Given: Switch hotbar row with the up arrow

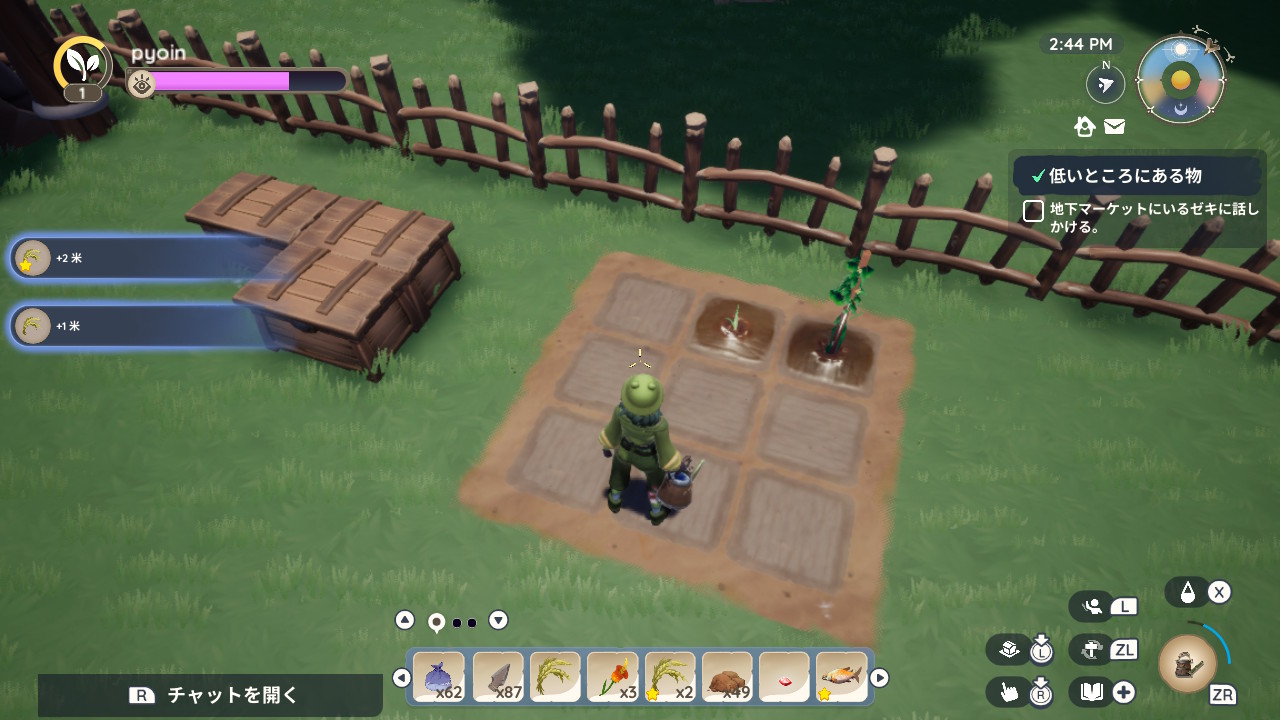Looking at the screenshot, I should [x=405, y=620].
